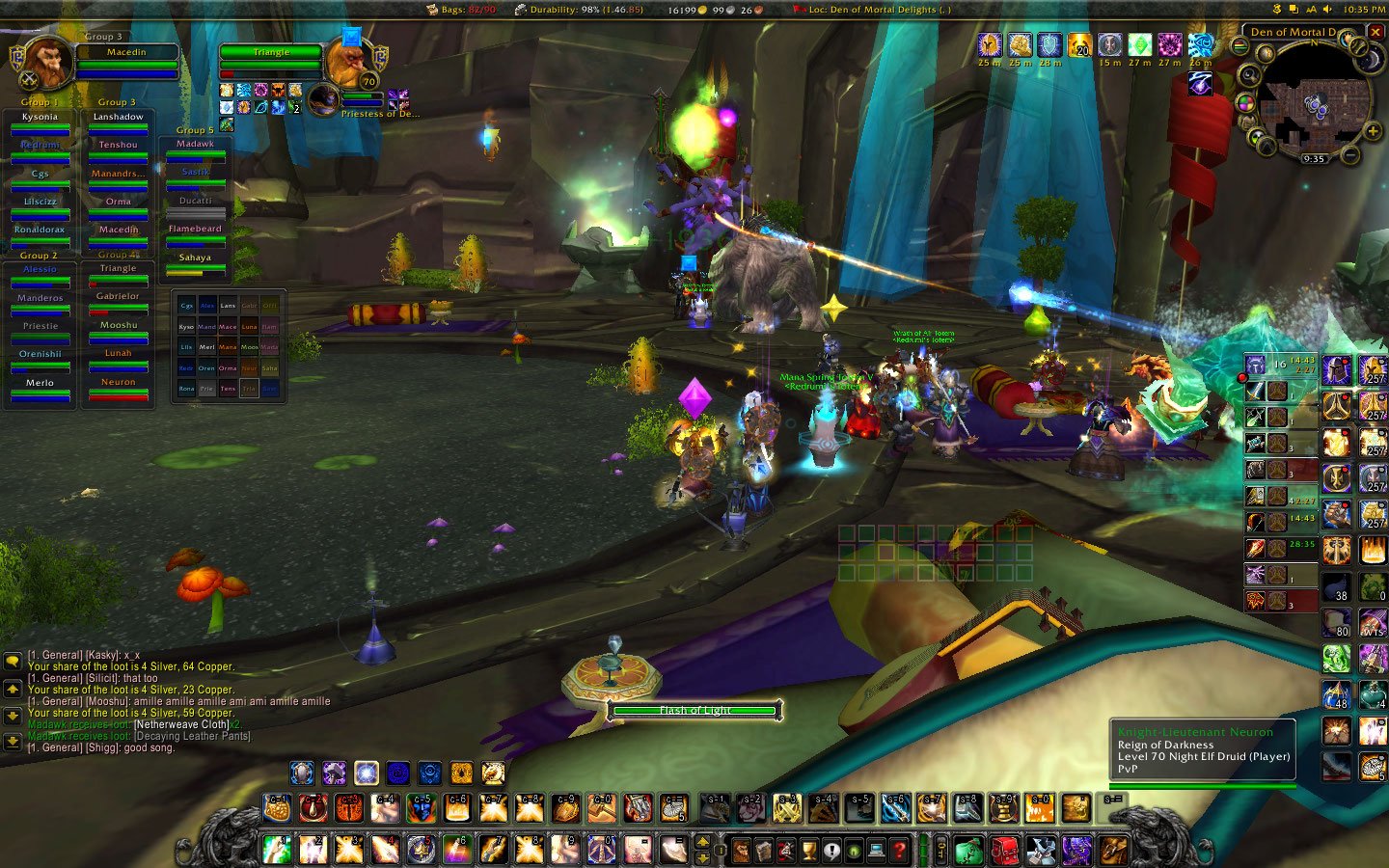Open the Character Info micro menu
The image size is (1389, 868).
point(741,851)
